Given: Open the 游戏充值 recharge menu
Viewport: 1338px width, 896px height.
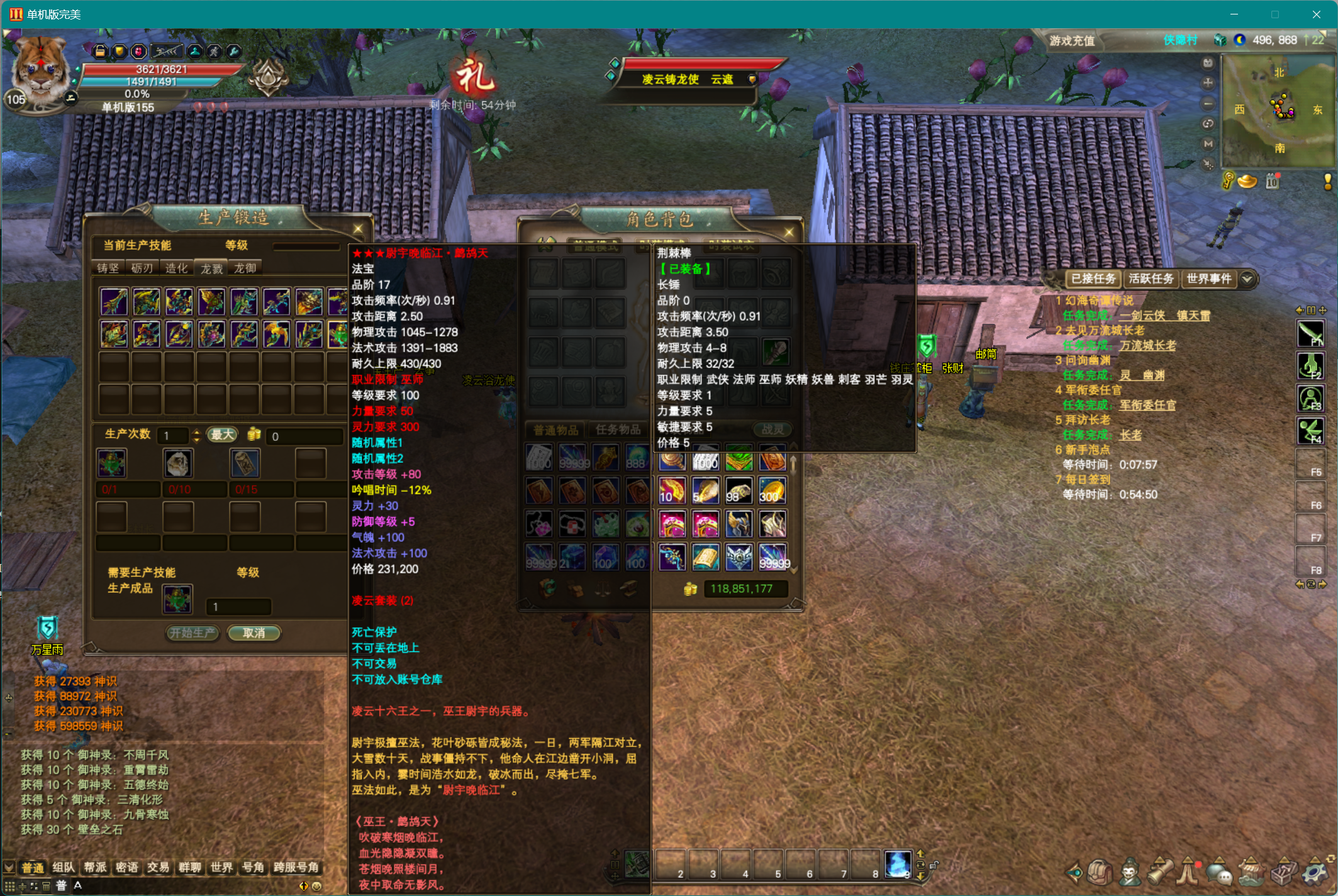Looking at the screenshot, I should coord(1072,41).
